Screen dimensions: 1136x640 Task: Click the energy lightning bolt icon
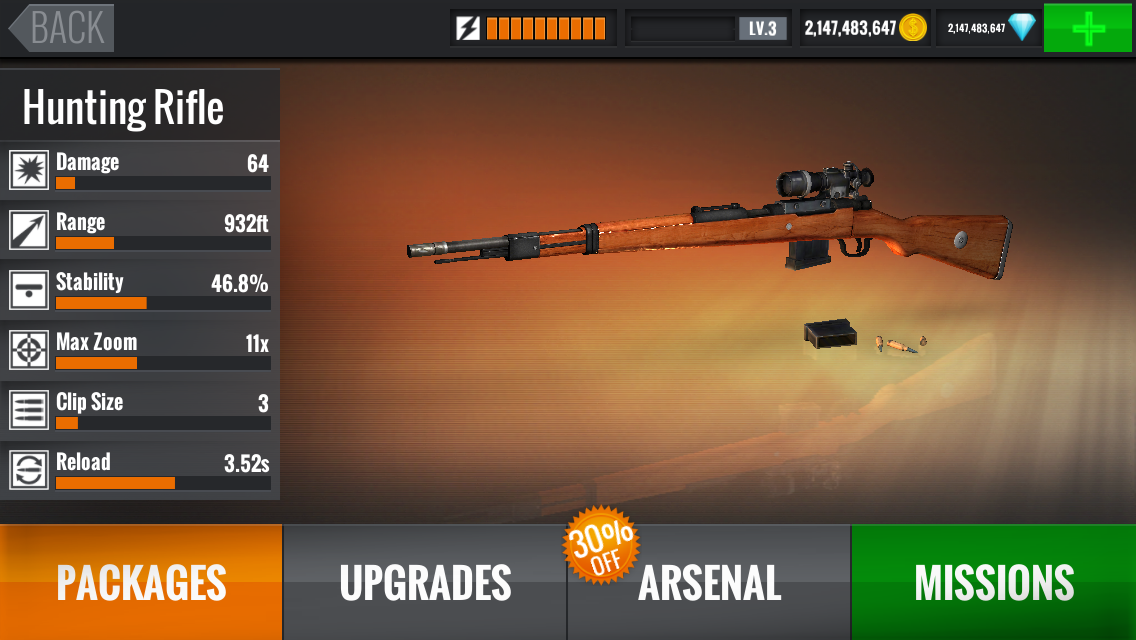[x=468, y=28]
